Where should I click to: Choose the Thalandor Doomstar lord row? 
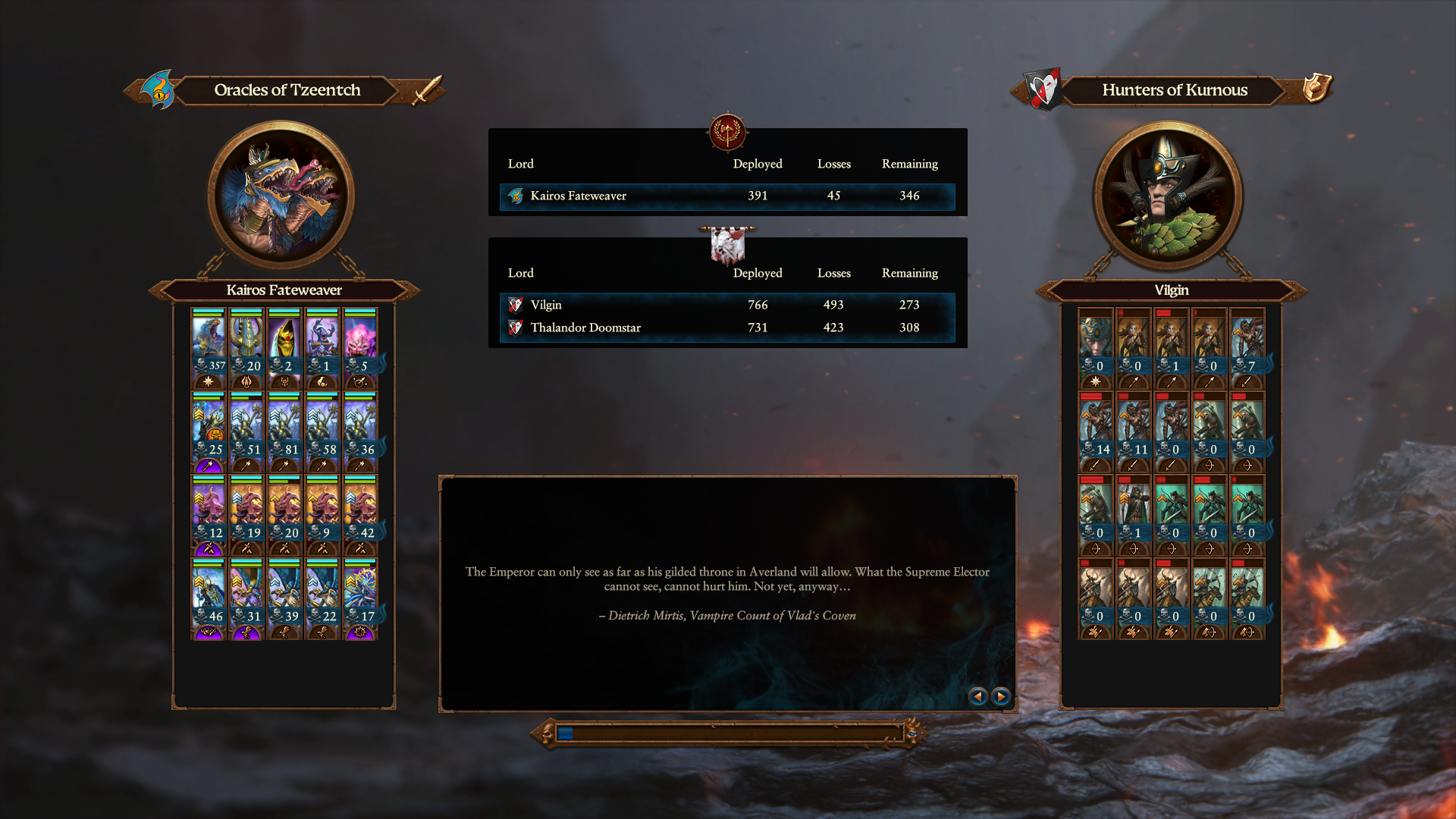tap(726, 328)
